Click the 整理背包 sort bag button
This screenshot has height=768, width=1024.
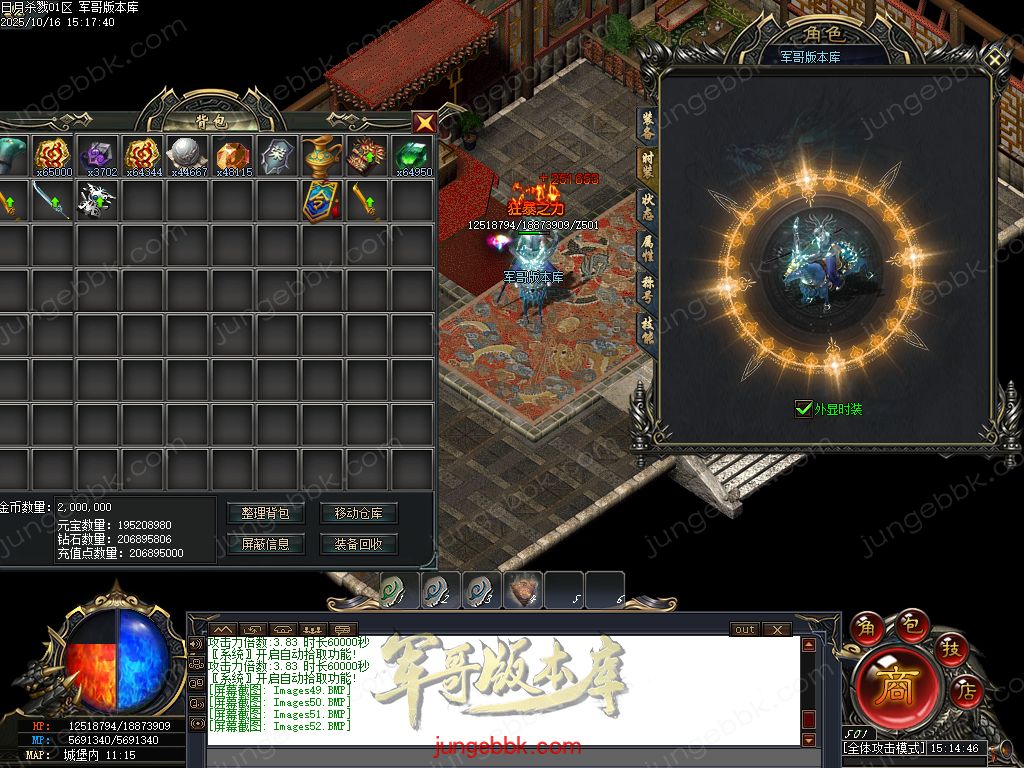266,513
